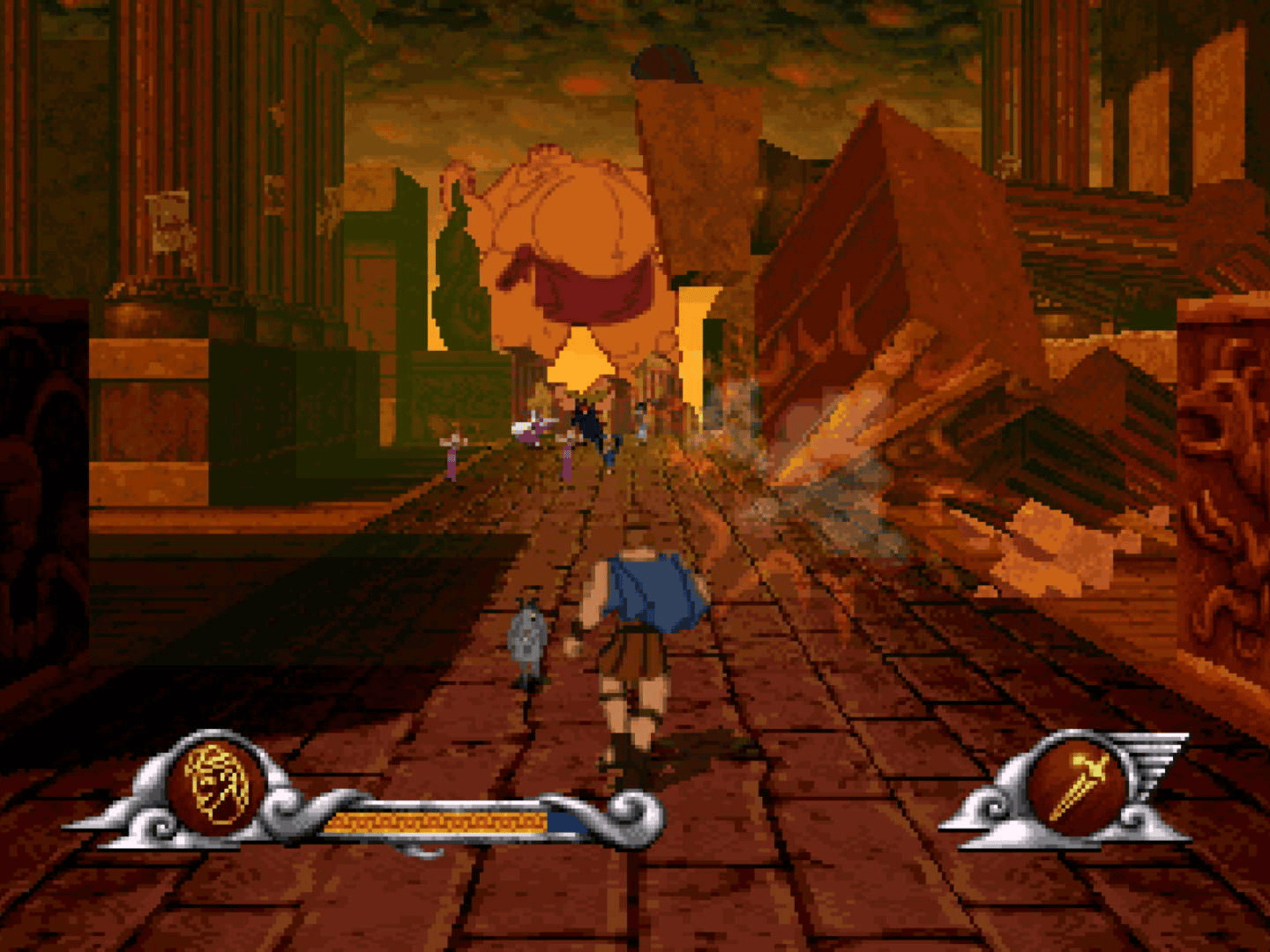Select the giant Titan looming in the background
The image size is (1270, 952).
coord(573,238)
